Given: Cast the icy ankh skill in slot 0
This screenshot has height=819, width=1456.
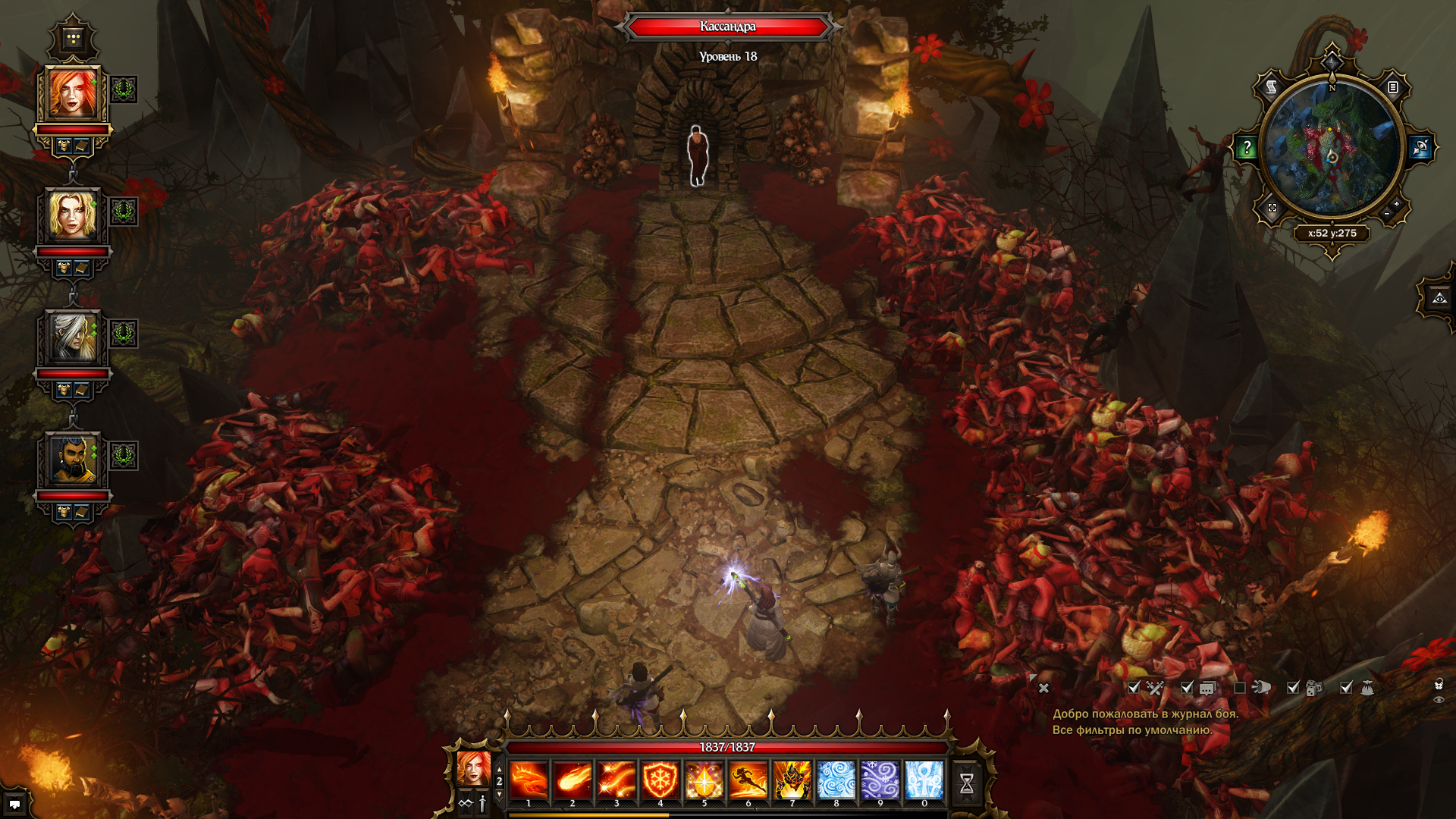Looking at the screenshot, I should point(924,780).
